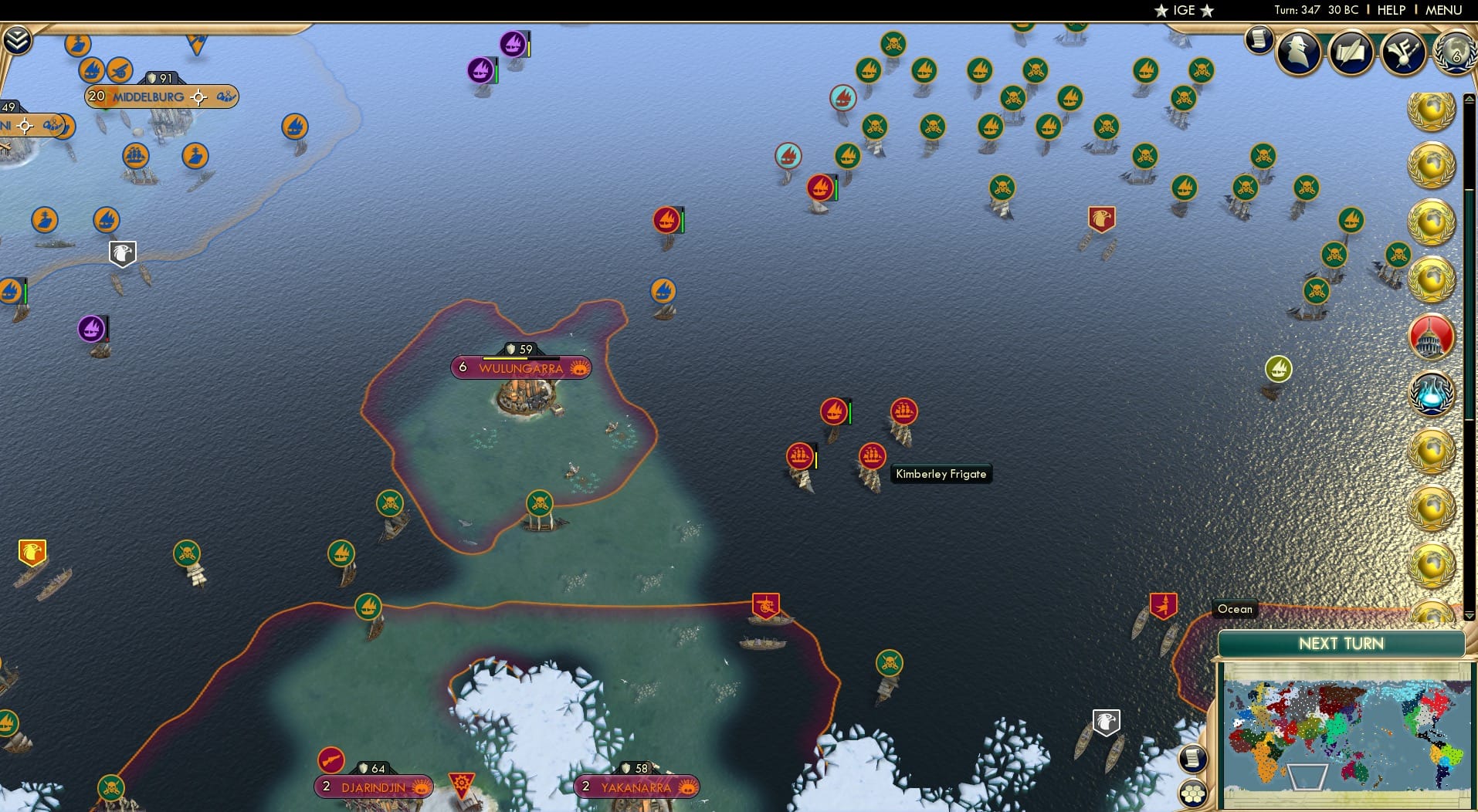Viewport: 1478px width, 812px height.
Task: End the turn with the Next Turn button
Action: coord(1341,643)
